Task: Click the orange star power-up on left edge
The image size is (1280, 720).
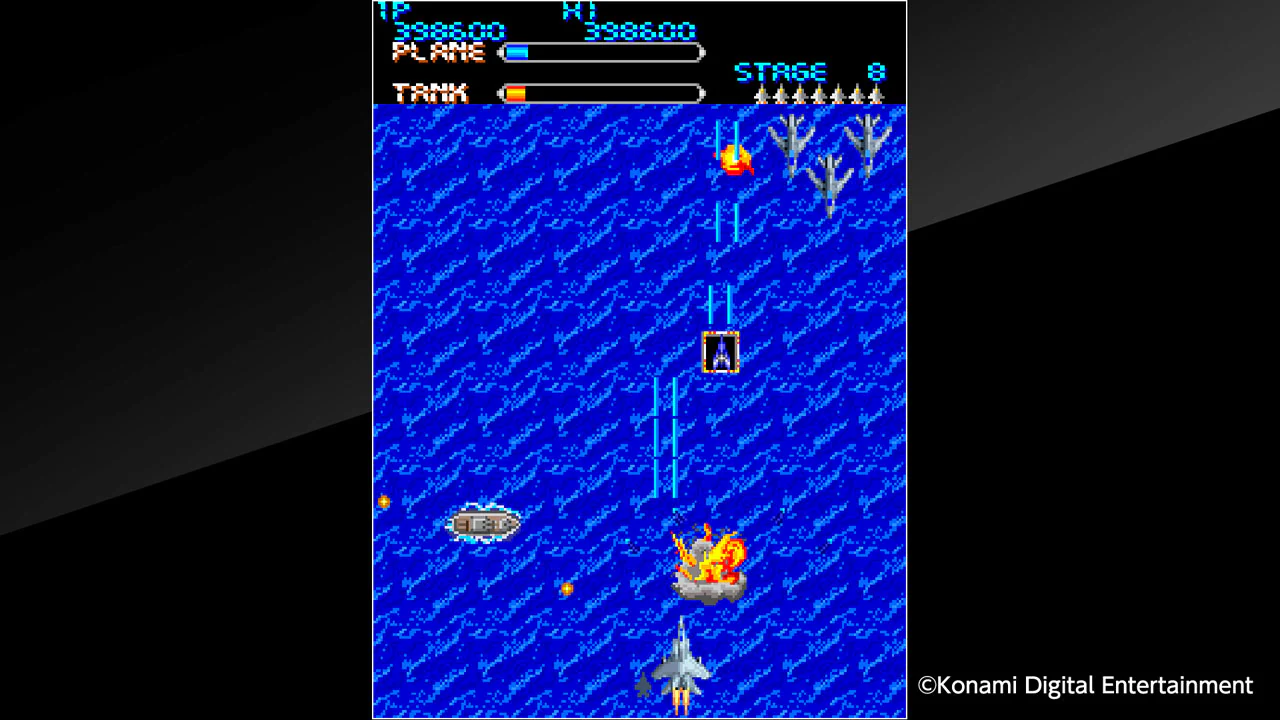Action: click(383, 501)
